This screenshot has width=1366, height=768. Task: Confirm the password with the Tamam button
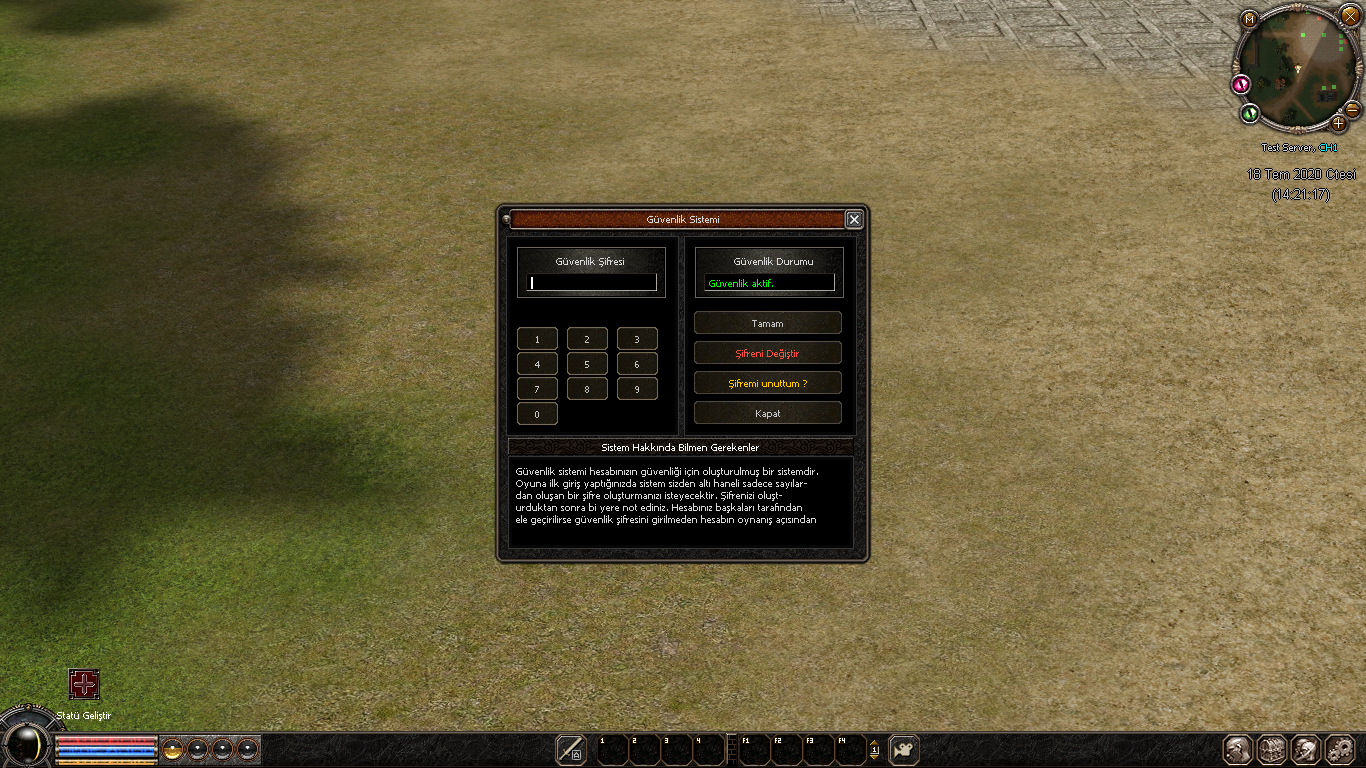(767, 323)
